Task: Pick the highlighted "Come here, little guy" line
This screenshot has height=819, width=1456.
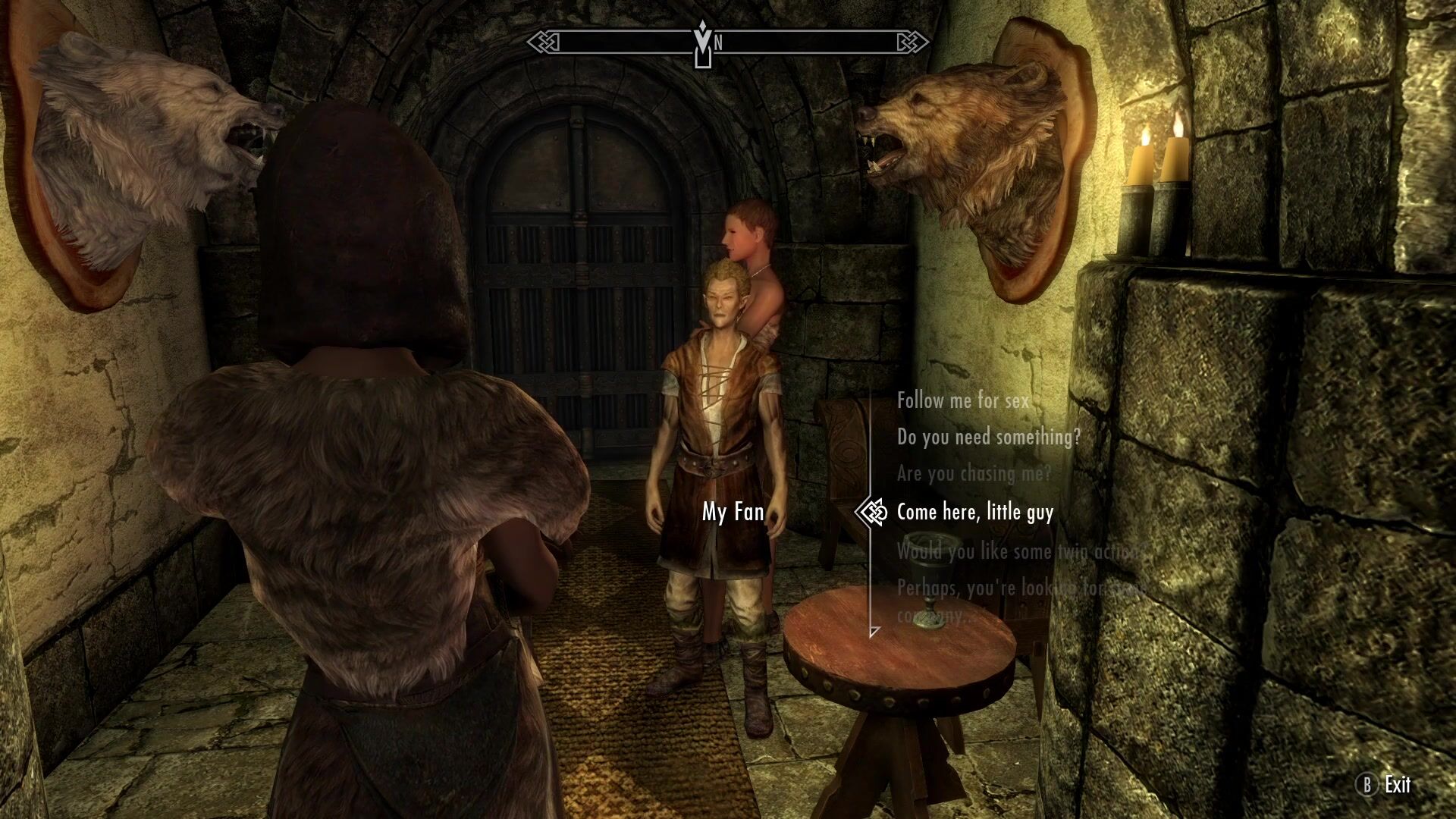Action: pyautogui.click(x=974, y=513)
